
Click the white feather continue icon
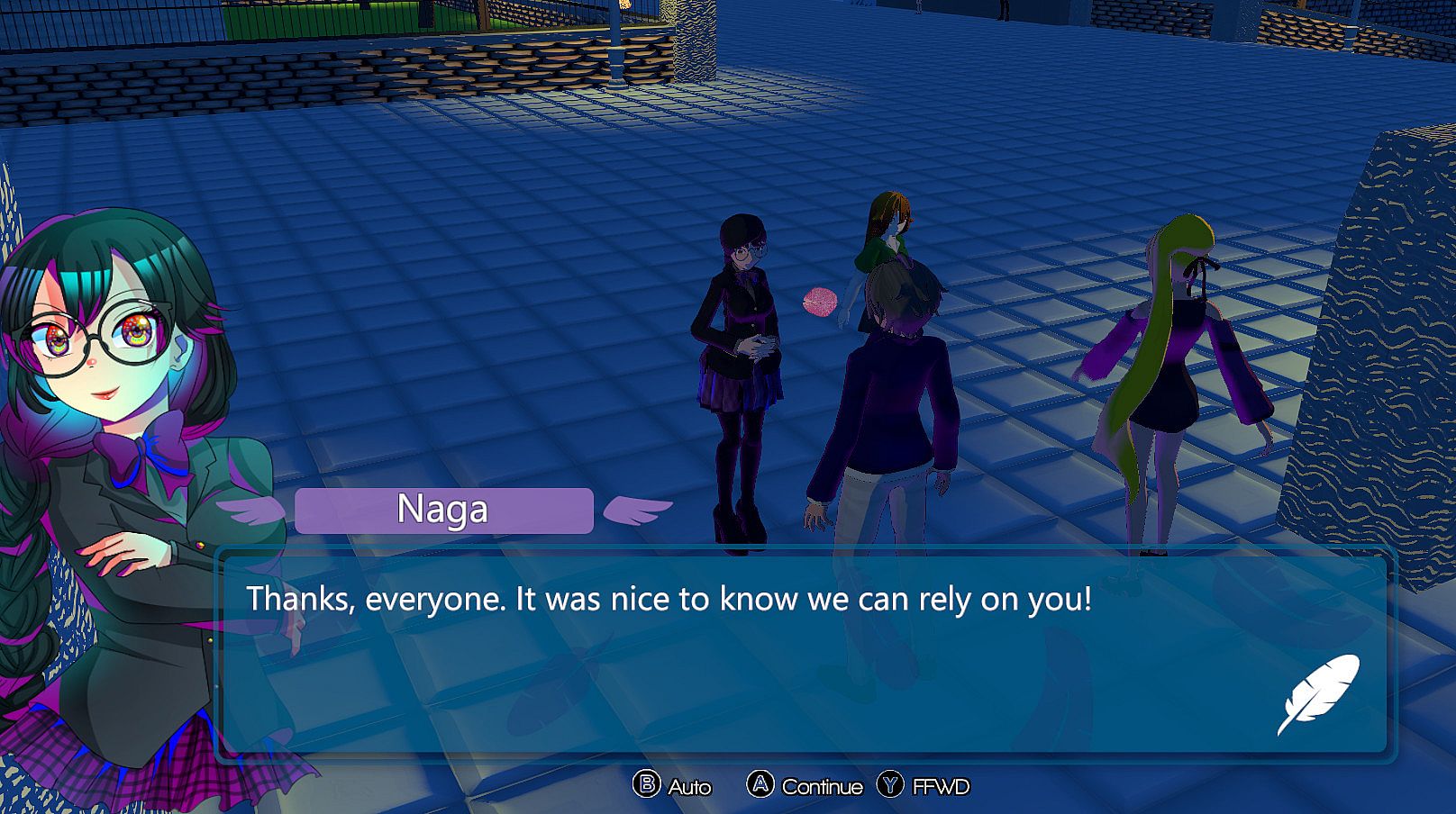coord(1318,694)
